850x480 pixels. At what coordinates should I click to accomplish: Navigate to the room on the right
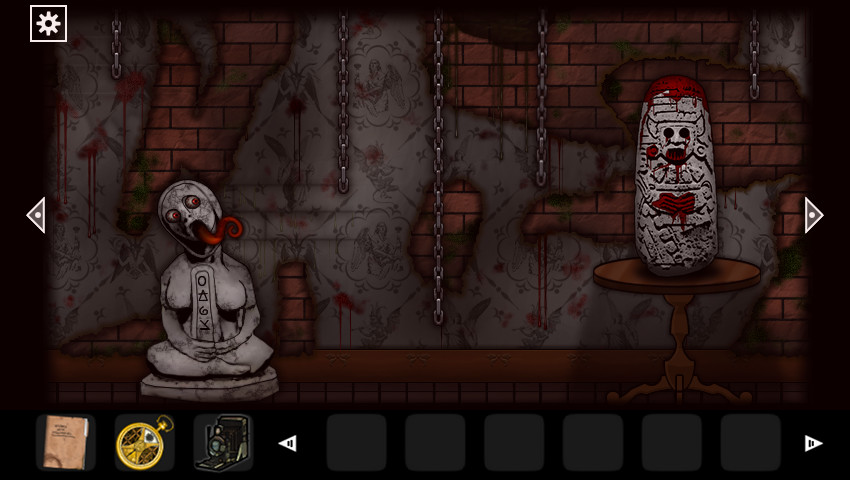814,215
